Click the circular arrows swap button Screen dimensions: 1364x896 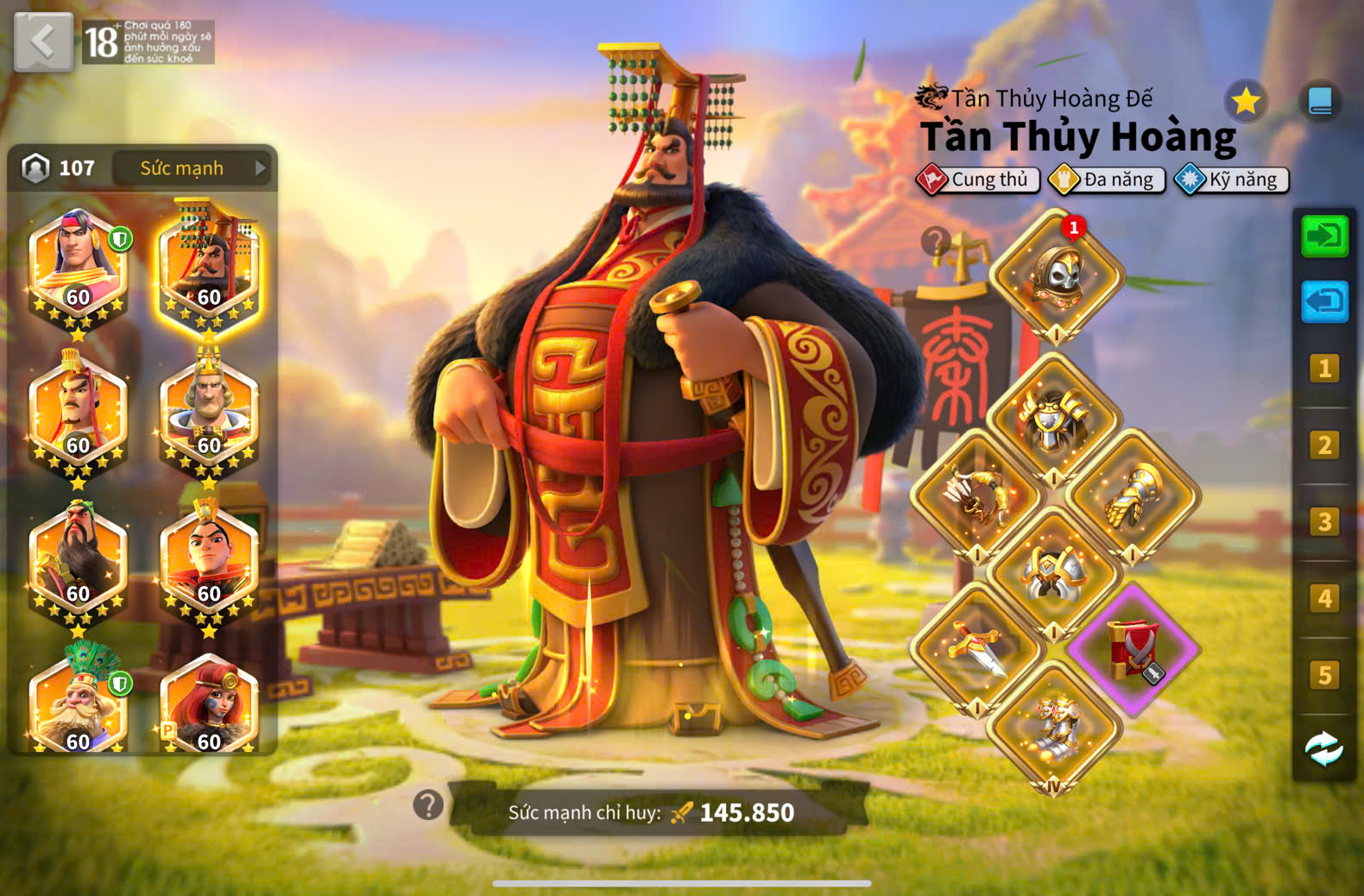click(x=1324, y=749)
